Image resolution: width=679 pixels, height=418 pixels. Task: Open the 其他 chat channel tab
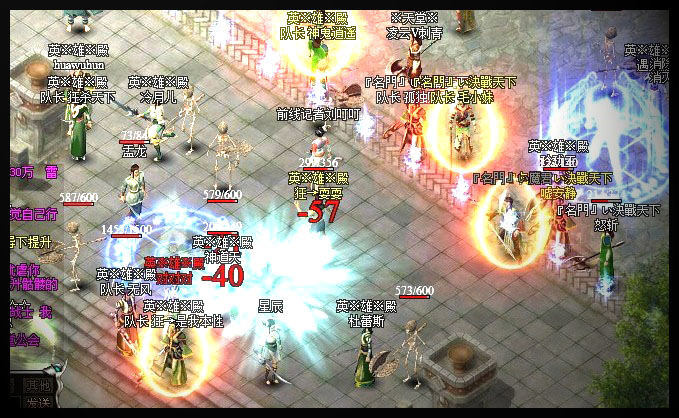tap(40, 384)
